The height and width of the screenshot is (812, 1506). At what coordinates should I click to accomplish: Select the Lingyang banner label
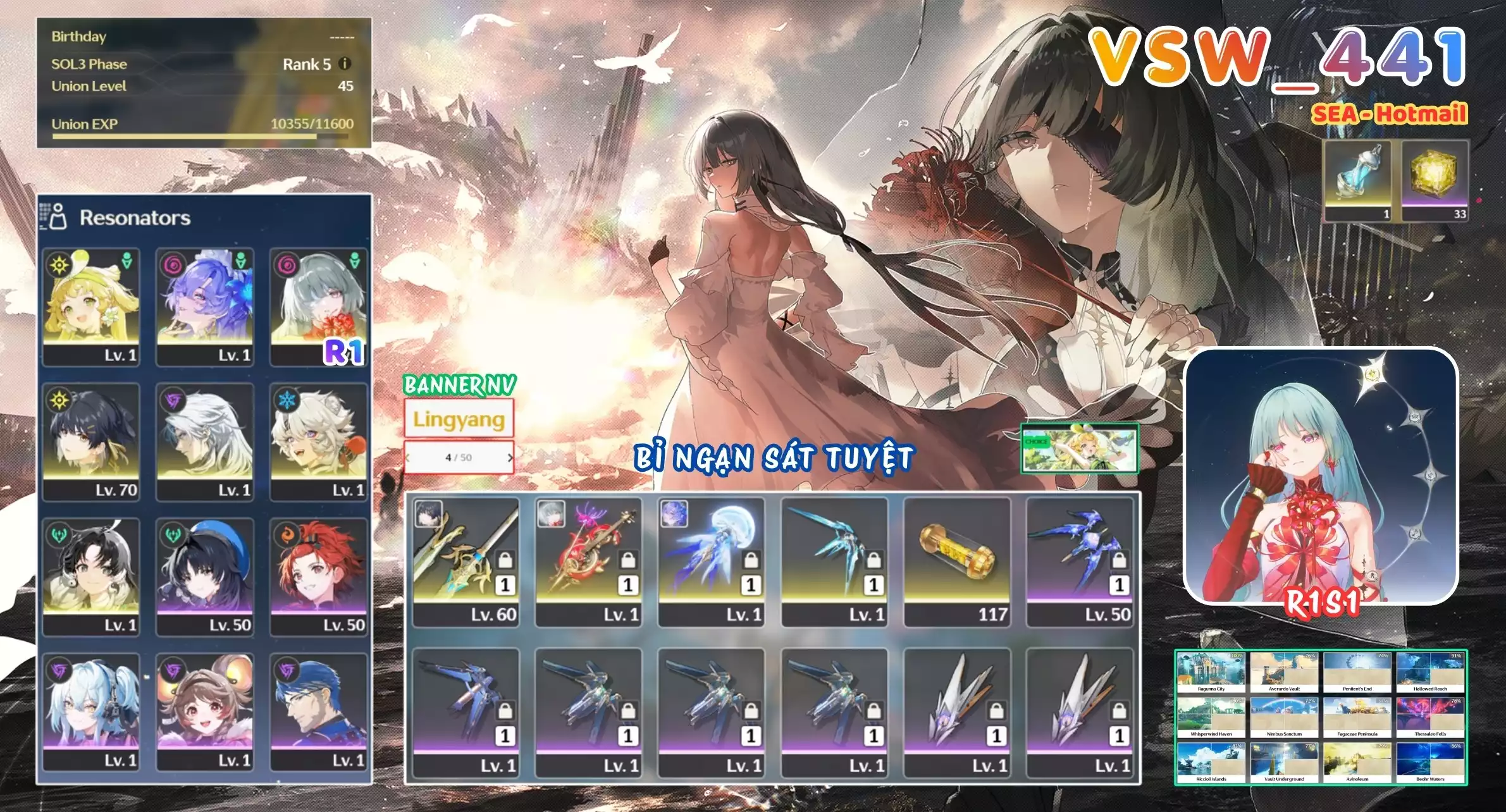tap(457, 417)
